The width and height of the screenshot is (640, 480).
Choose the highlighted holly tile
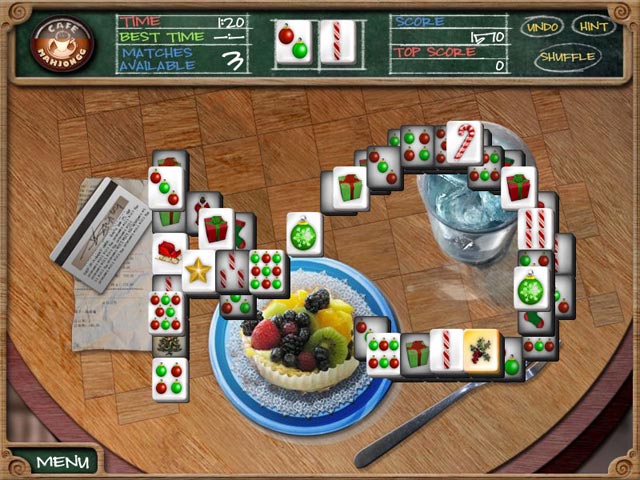pyautogui.click(x=482, y=351)
